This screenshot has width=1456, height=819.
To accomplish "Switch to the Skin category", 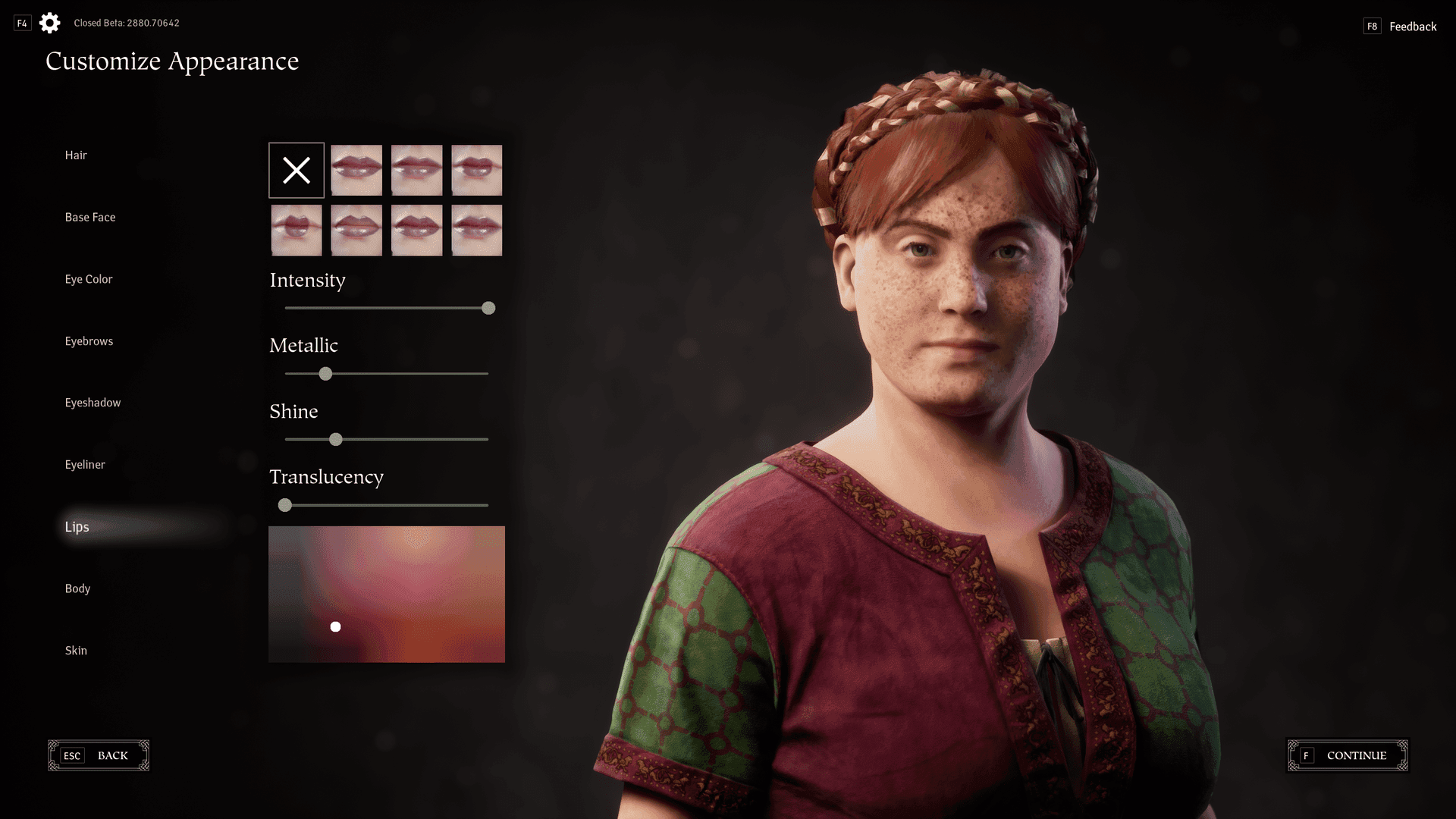I will point(76,651).
